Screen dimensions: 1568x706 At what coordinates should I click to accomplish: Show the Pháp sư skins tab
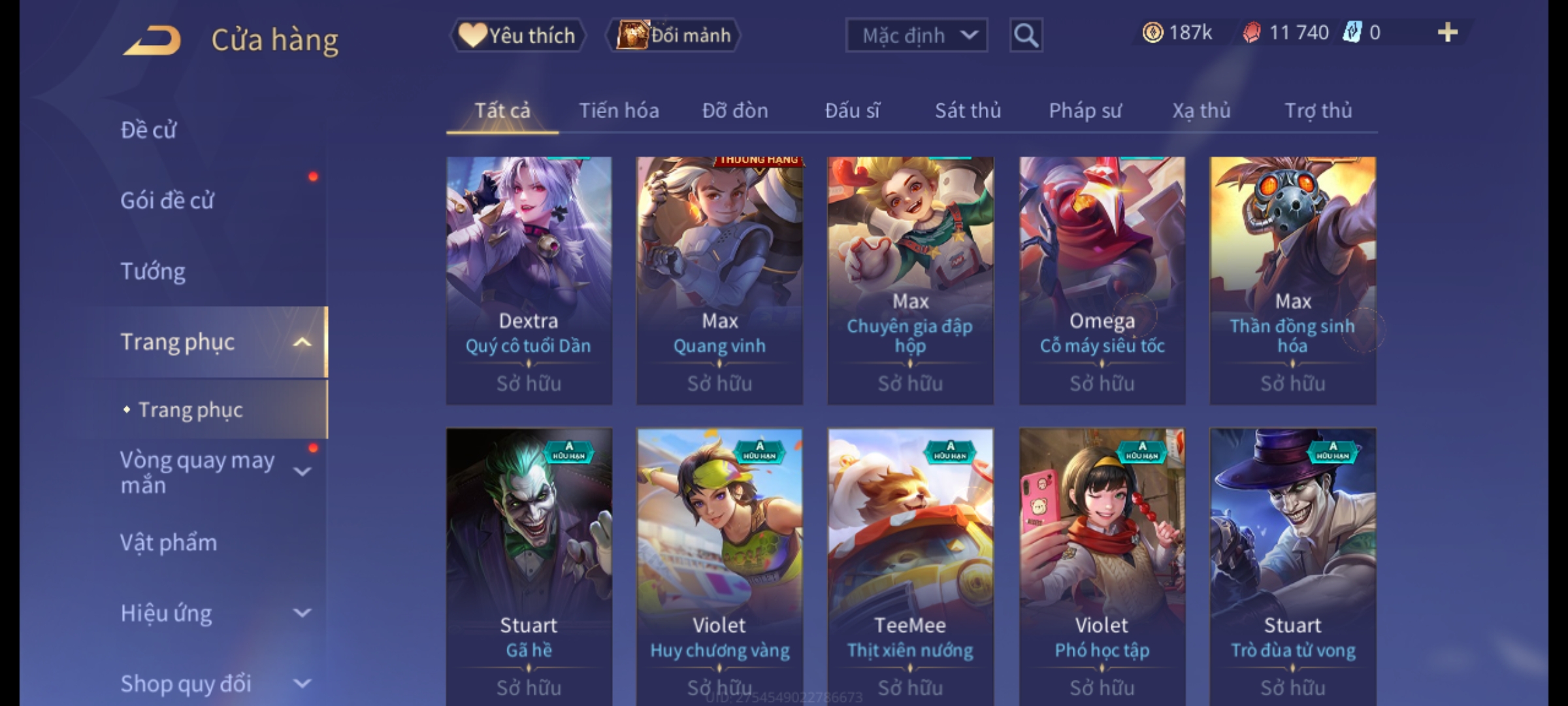coord(1085,111)
